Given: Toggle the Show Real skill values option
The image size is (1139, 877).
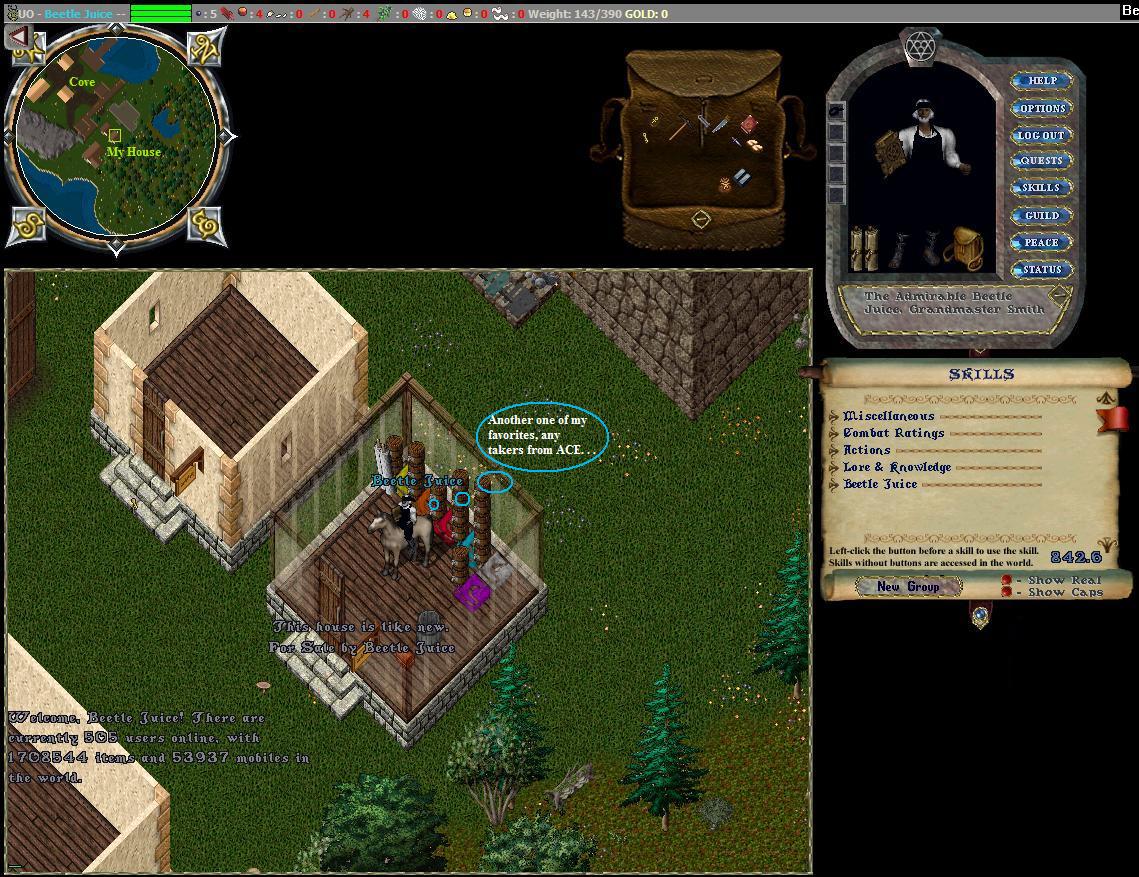Looking at the screenshot, I should (1007, 580).
